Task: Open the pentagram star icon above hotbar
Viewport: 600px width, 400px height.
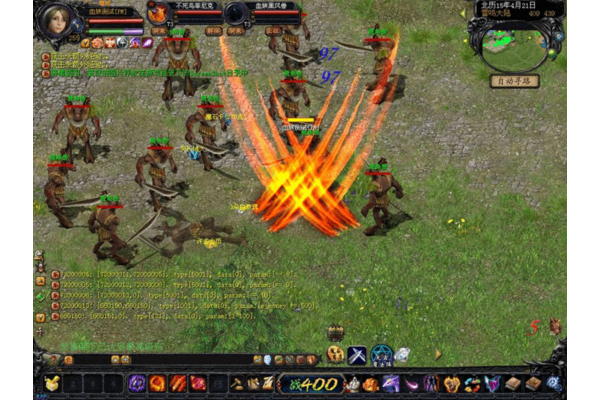Action: click(x=381, y=354)
